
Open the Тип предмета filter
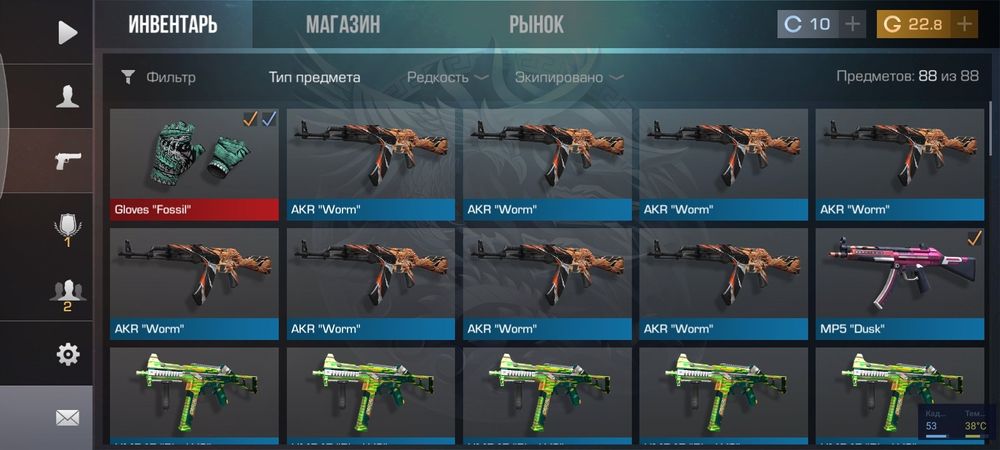[x=315, y=77]
